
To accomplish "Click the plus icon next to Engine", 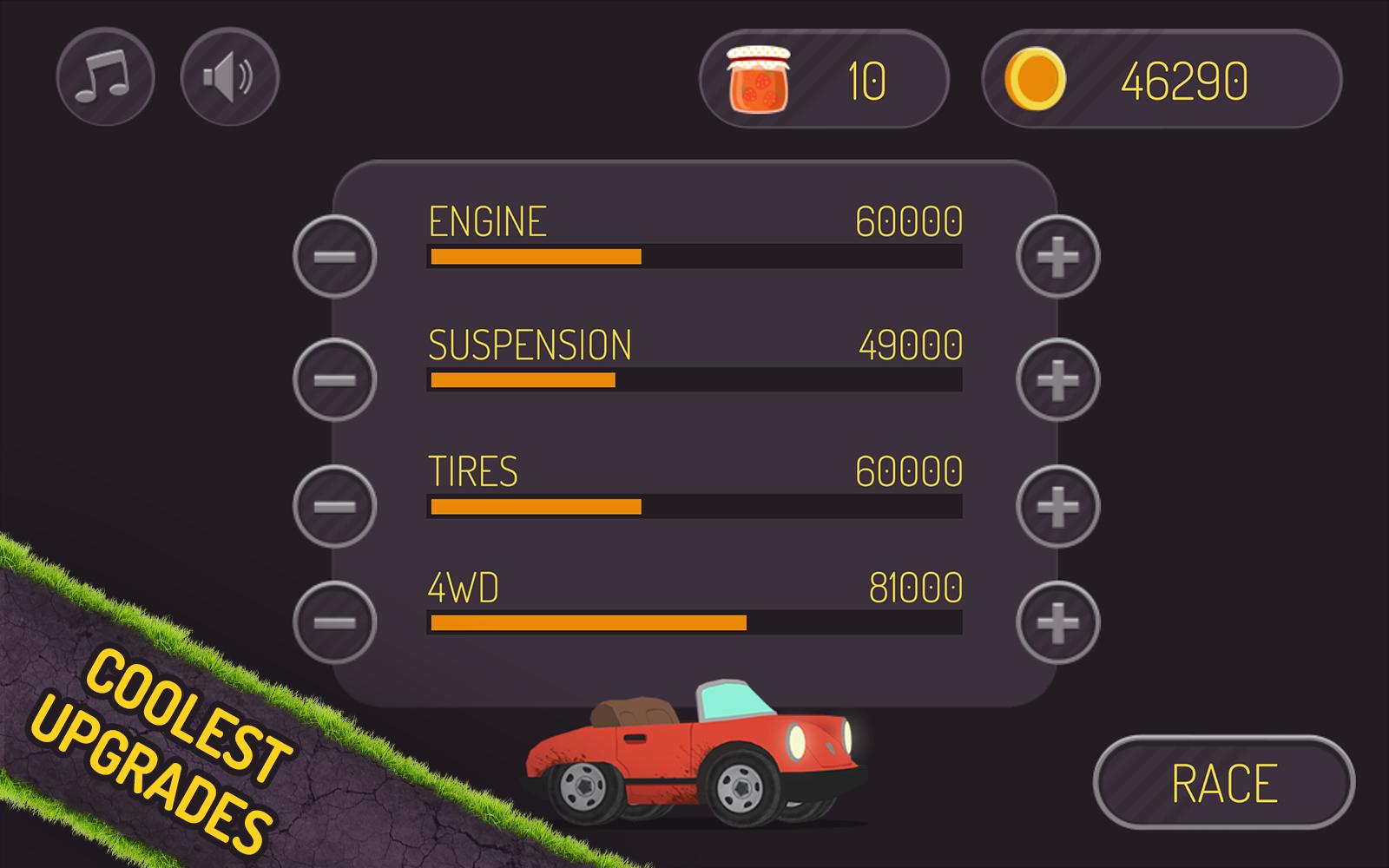I will pyautogui.click(x=1056, y=257).
